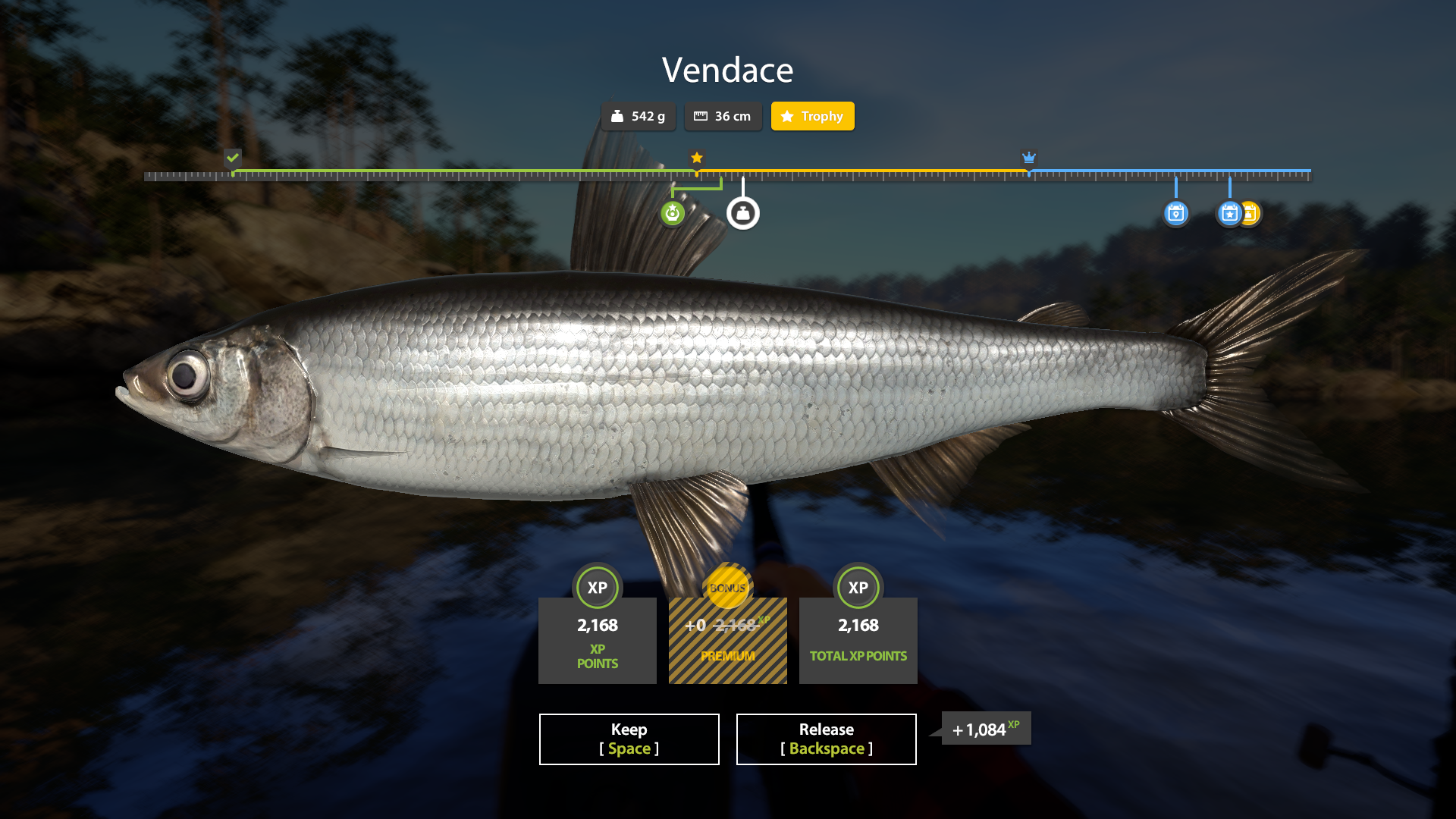Click the blue crown threshold marker
1456x819 pixels.
(x=1028, y=158)
